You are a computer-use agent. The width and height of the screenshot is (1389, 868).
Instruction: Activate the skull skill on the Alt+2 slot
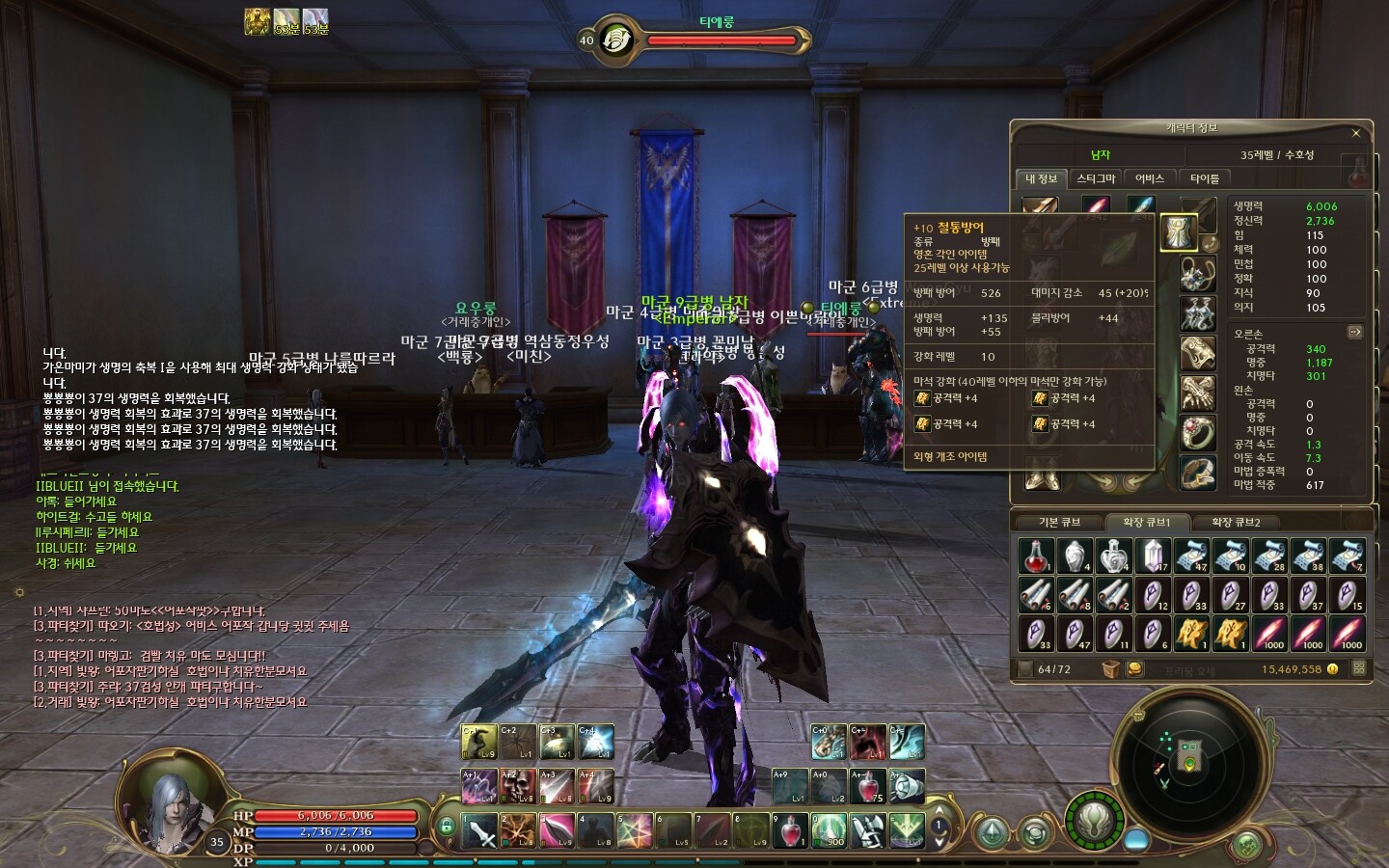point(518,786)
